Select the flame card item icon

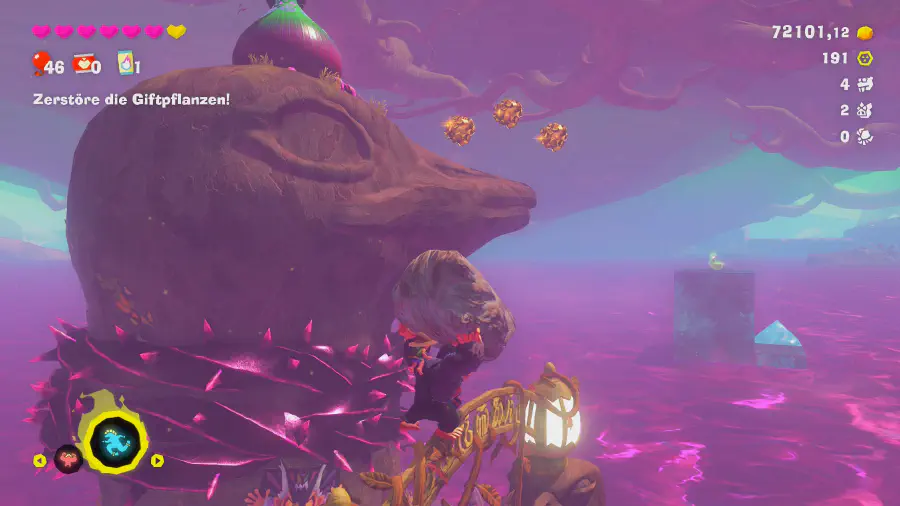pyautogui.click(x=125, y=64)
